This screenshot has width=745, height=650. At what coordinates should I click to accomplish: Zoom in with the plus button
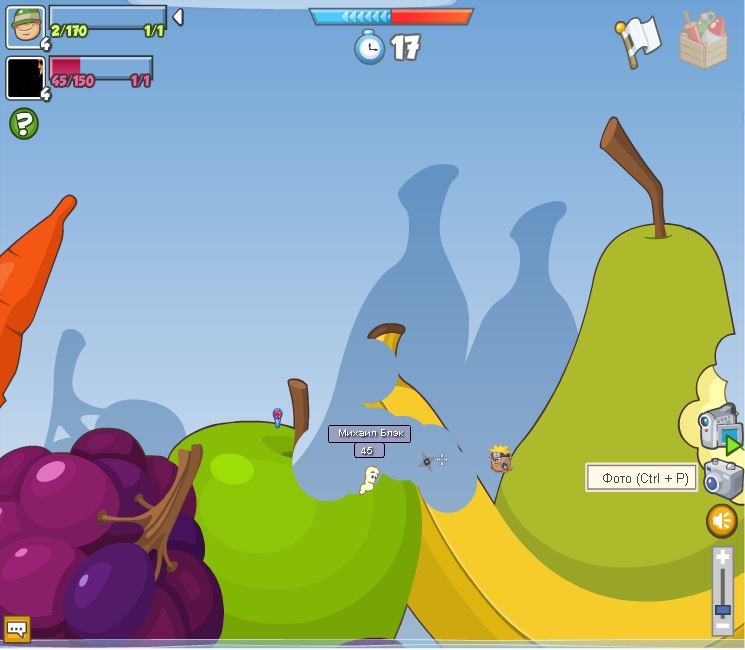(722, 557)
